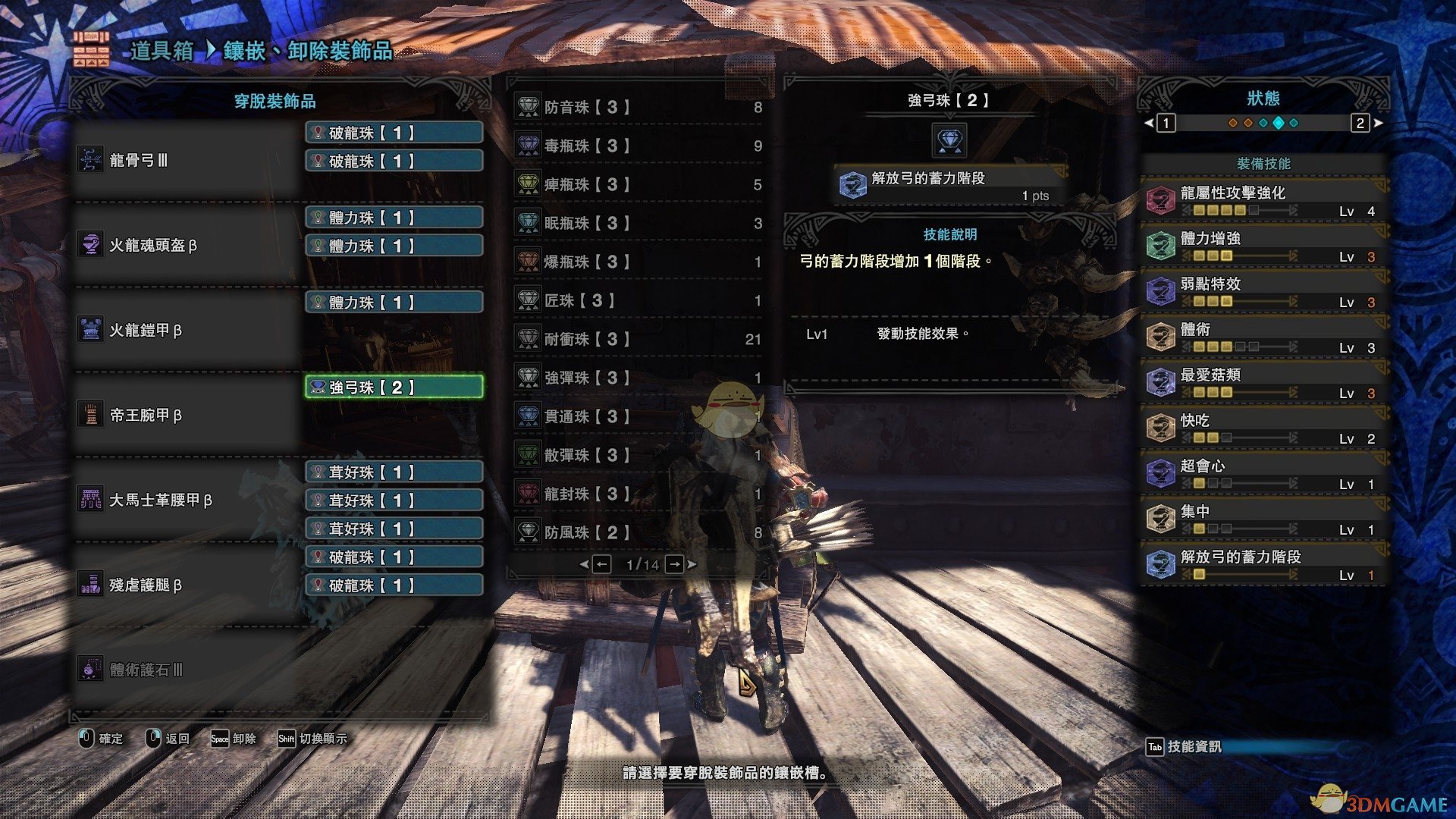Choose 防風珠【2】 jewel row
Viewport: 1456px width, 819px height.
639,533
